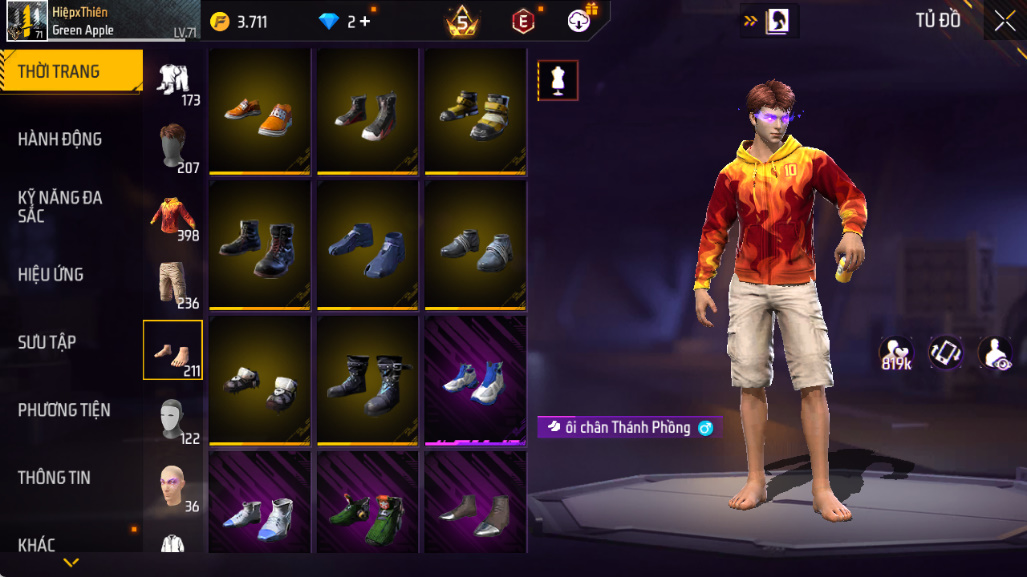1027x577 pixels.
Task: Open the KỸ NĂNG ĐA SẮC tab
Action: 60,206
